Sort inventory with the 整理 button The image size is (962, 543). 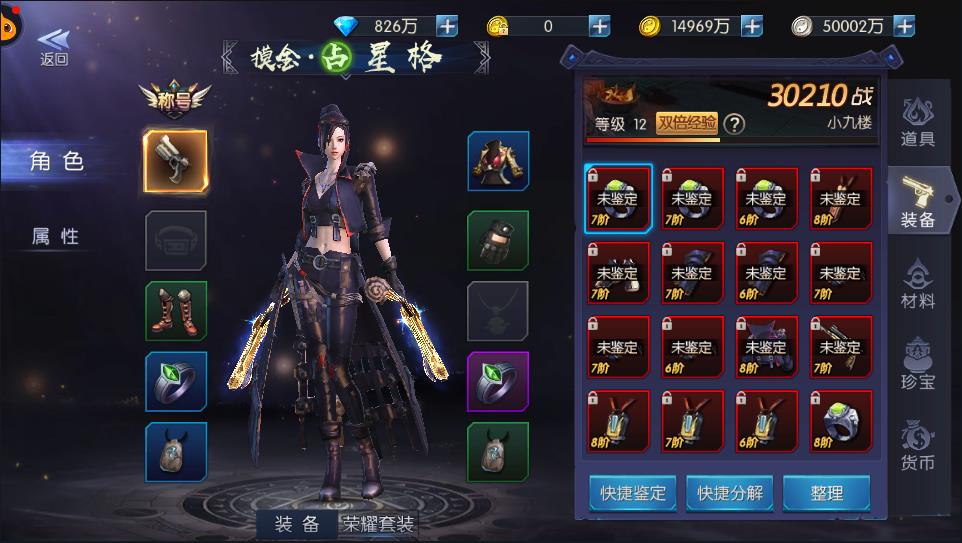[x=826, y=492]
